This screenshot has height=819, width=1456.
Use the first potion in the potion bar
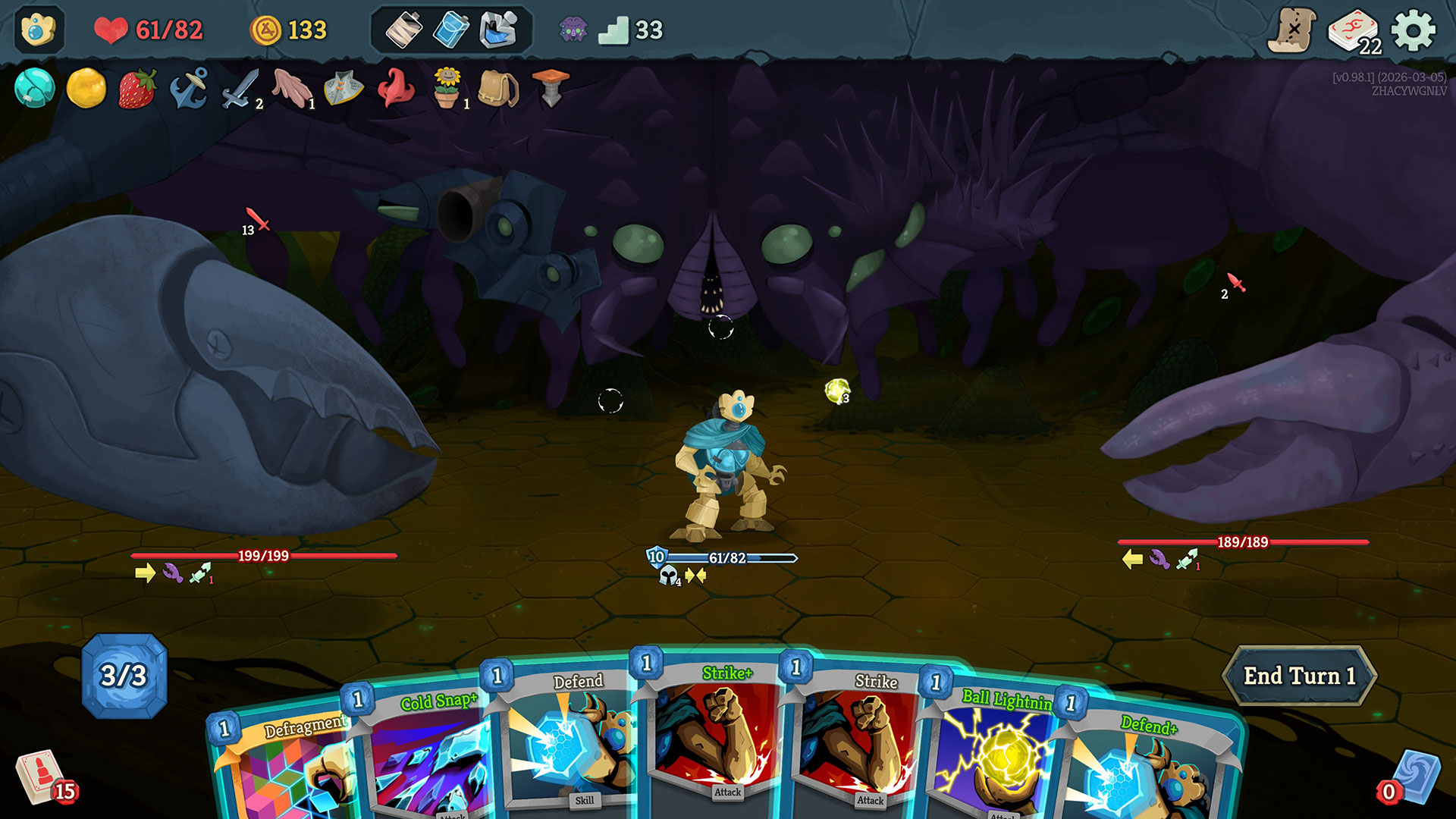click(x=403, y=31)
